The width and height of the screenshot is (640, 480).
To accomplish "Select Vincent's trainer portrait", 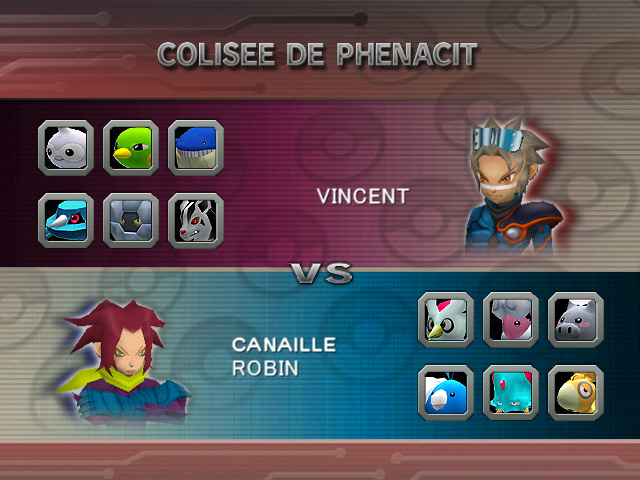I will click(x=505, y=190).
